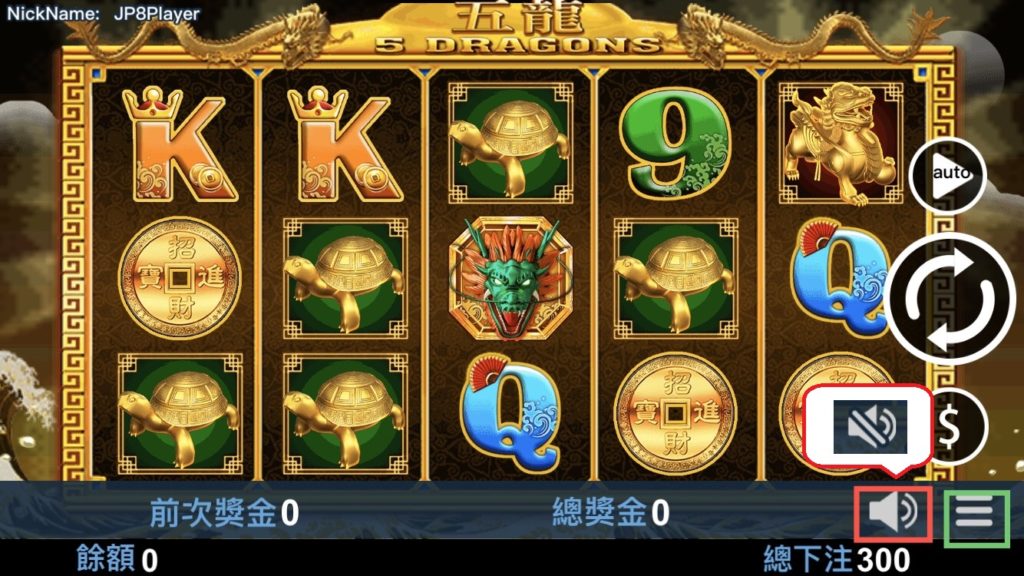Open the bet settings with the dollar button
This screenshot has height=576, width=1024.
[x=951, y=427]
